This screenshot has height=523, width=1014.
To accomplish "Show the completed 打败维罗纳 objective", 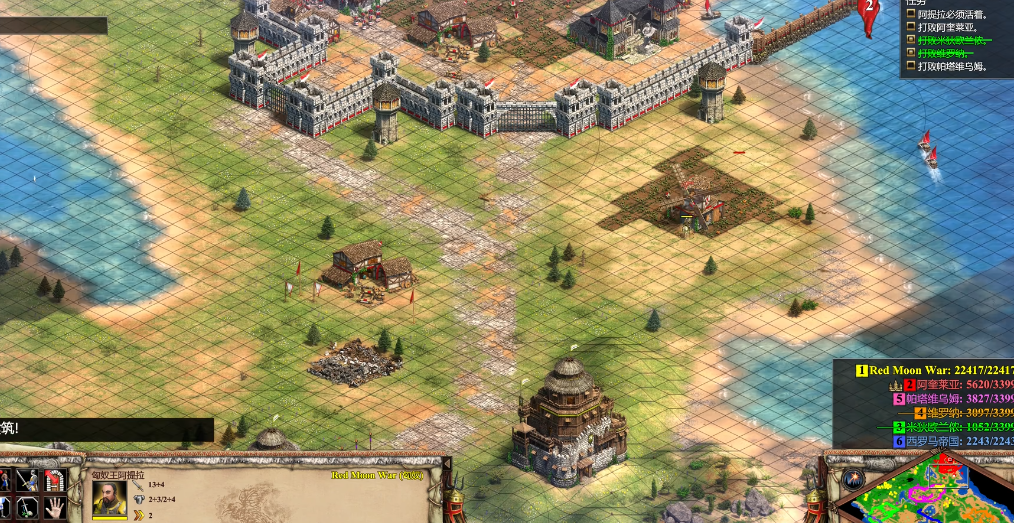I will [x=951, y=54].
